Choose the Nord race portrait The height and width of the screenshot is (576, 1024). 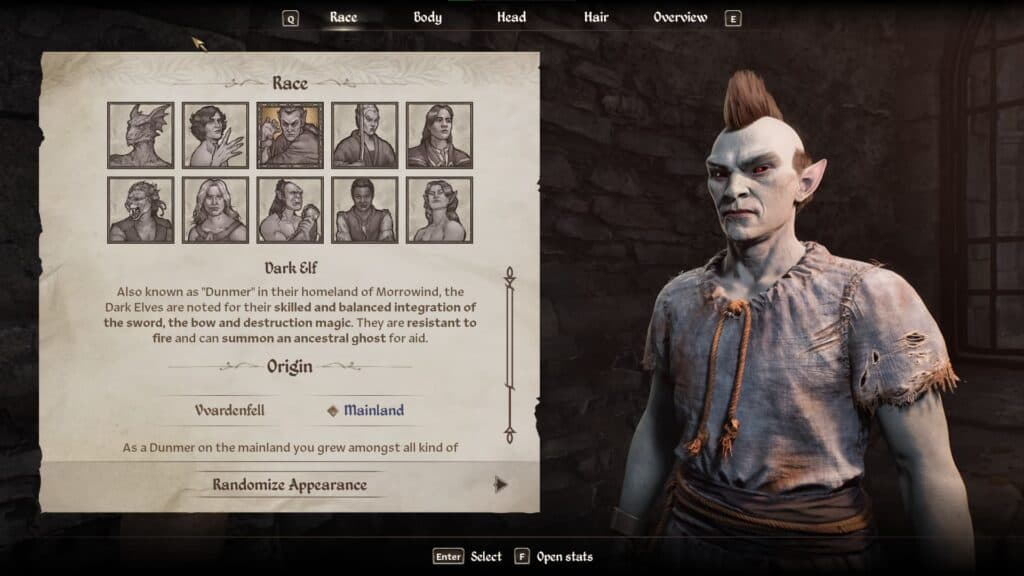pyautogui.click(x=215, y=210)
